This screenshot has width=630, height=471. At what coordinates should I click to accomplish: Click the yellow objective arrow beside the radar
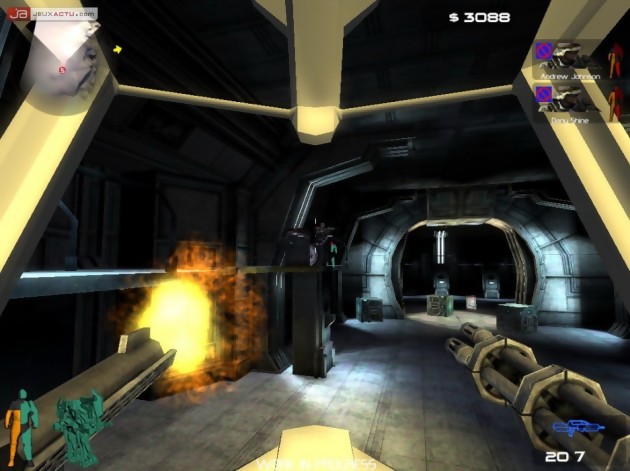(x=118, y=48)
